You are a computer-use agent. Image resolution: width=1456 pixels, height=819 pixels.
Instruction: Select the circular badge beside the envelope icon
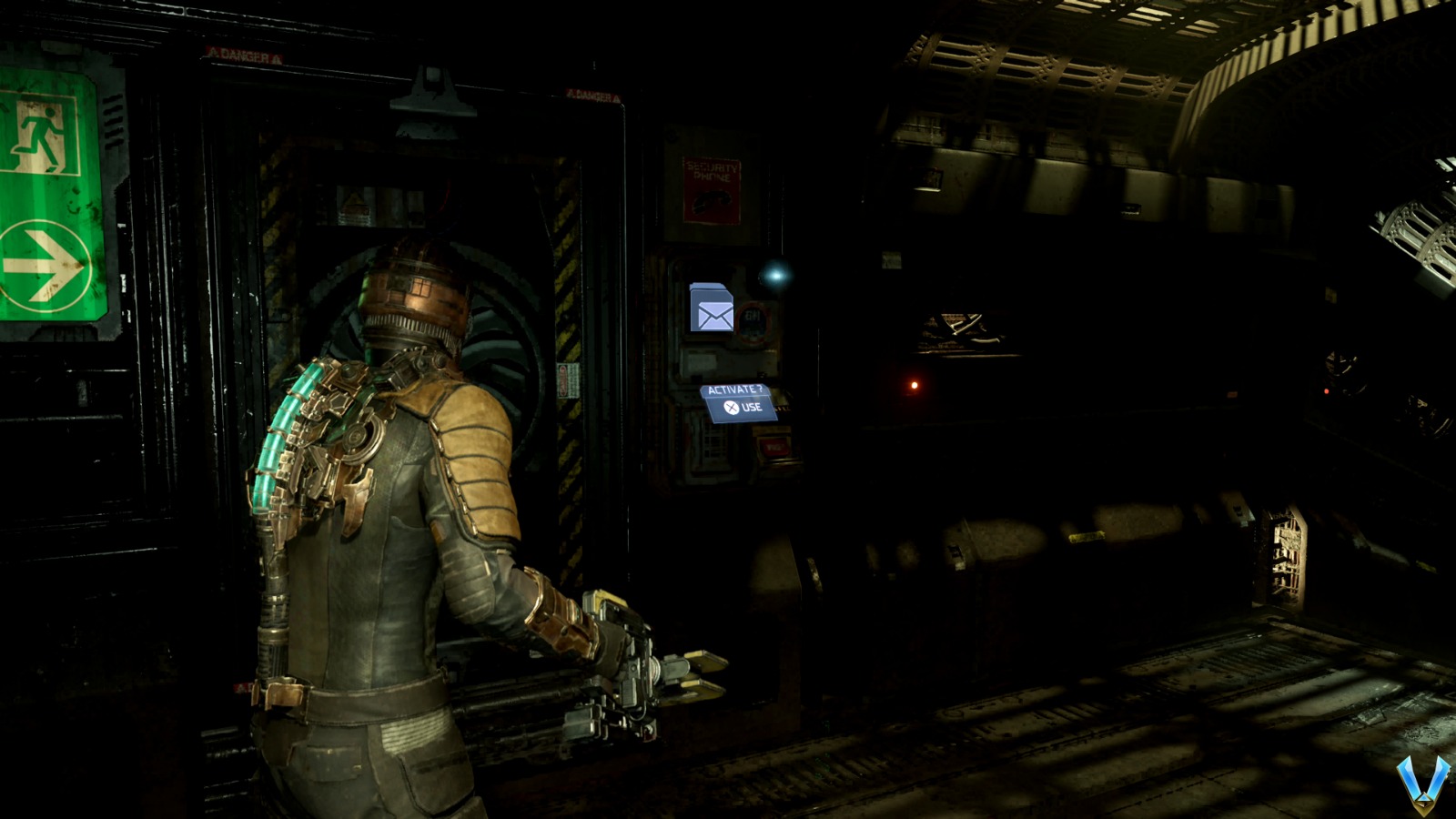click(753, 323)
